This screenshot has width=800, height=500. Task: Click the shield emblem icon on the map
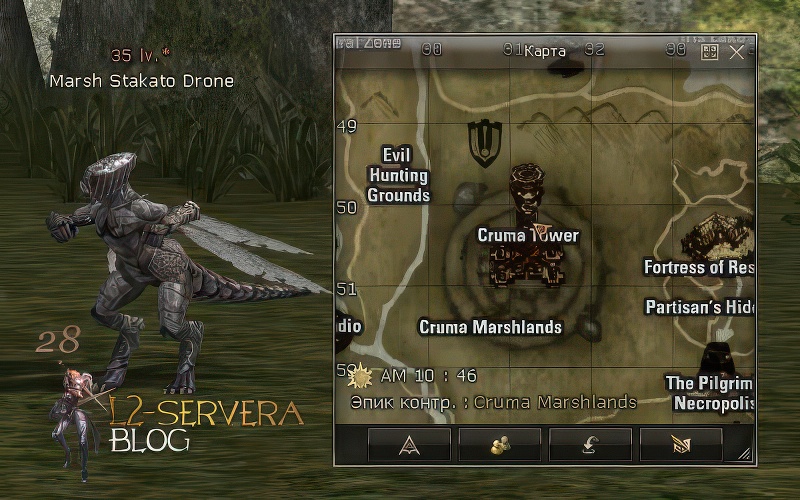coord(485,143)
